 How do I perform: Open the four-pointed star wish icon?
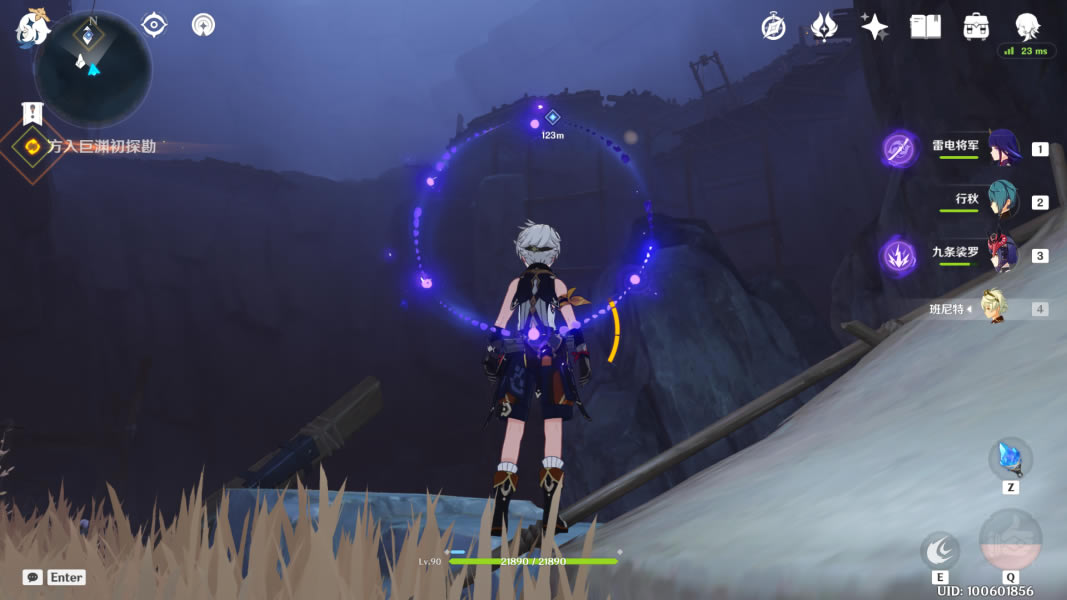tap(875, 27)
